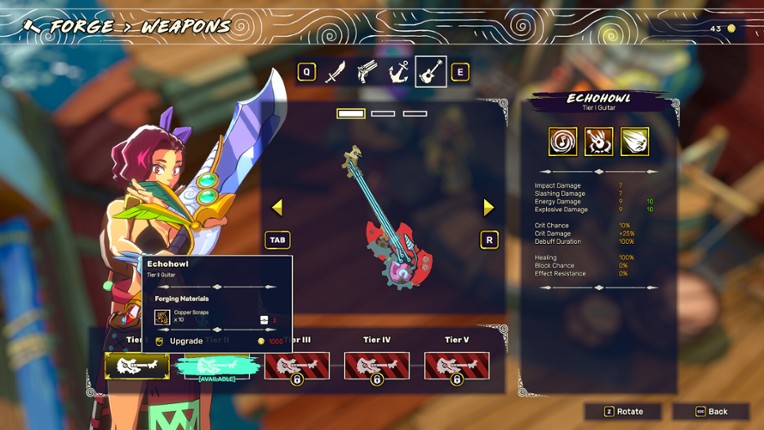Viewport: 764px width, 430px height.
Task: Select the locked Tier III guitar
Action: coord(297,366)
